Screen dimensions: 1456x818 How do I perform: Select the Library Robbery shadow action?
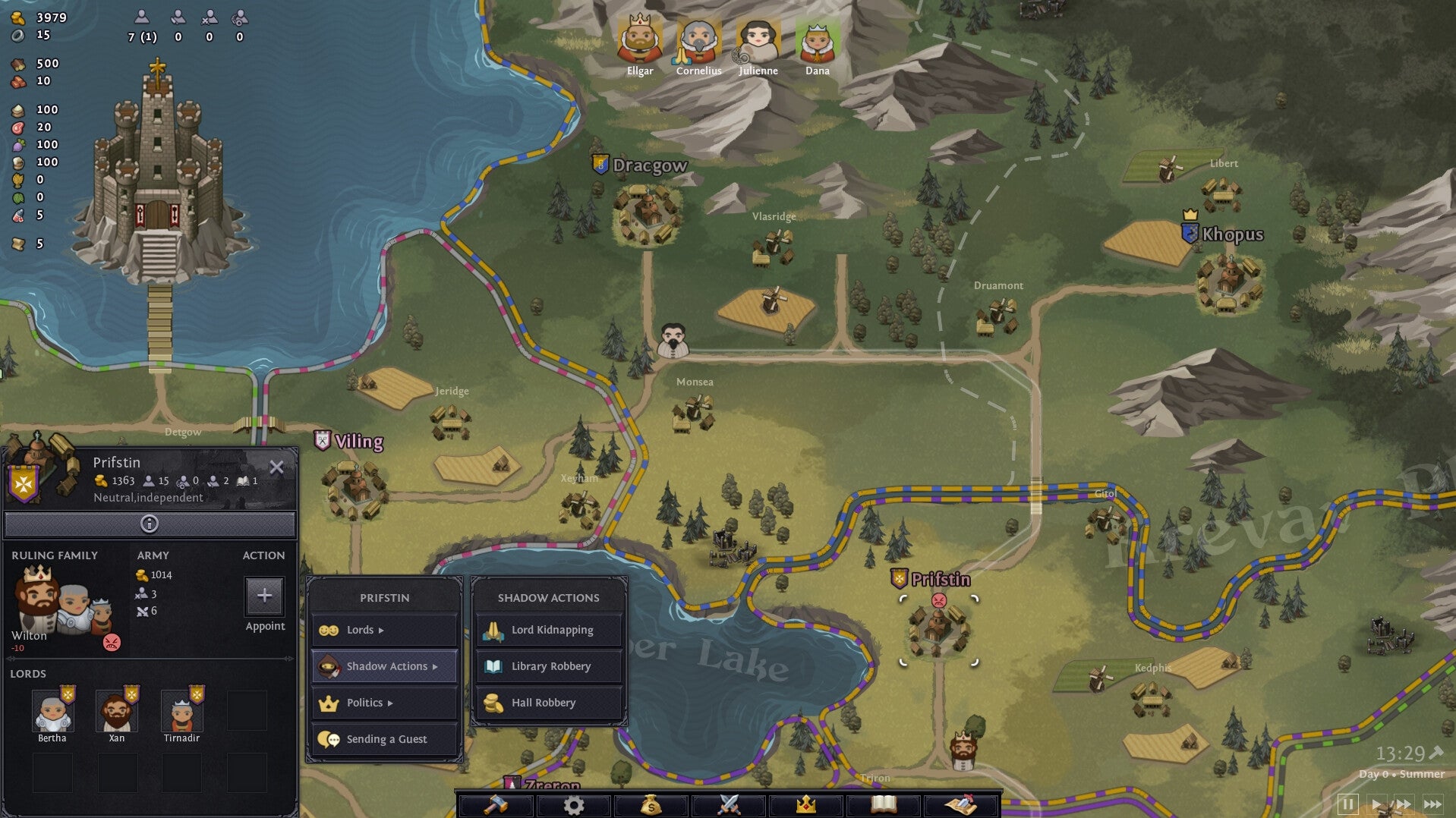point(548,665)
